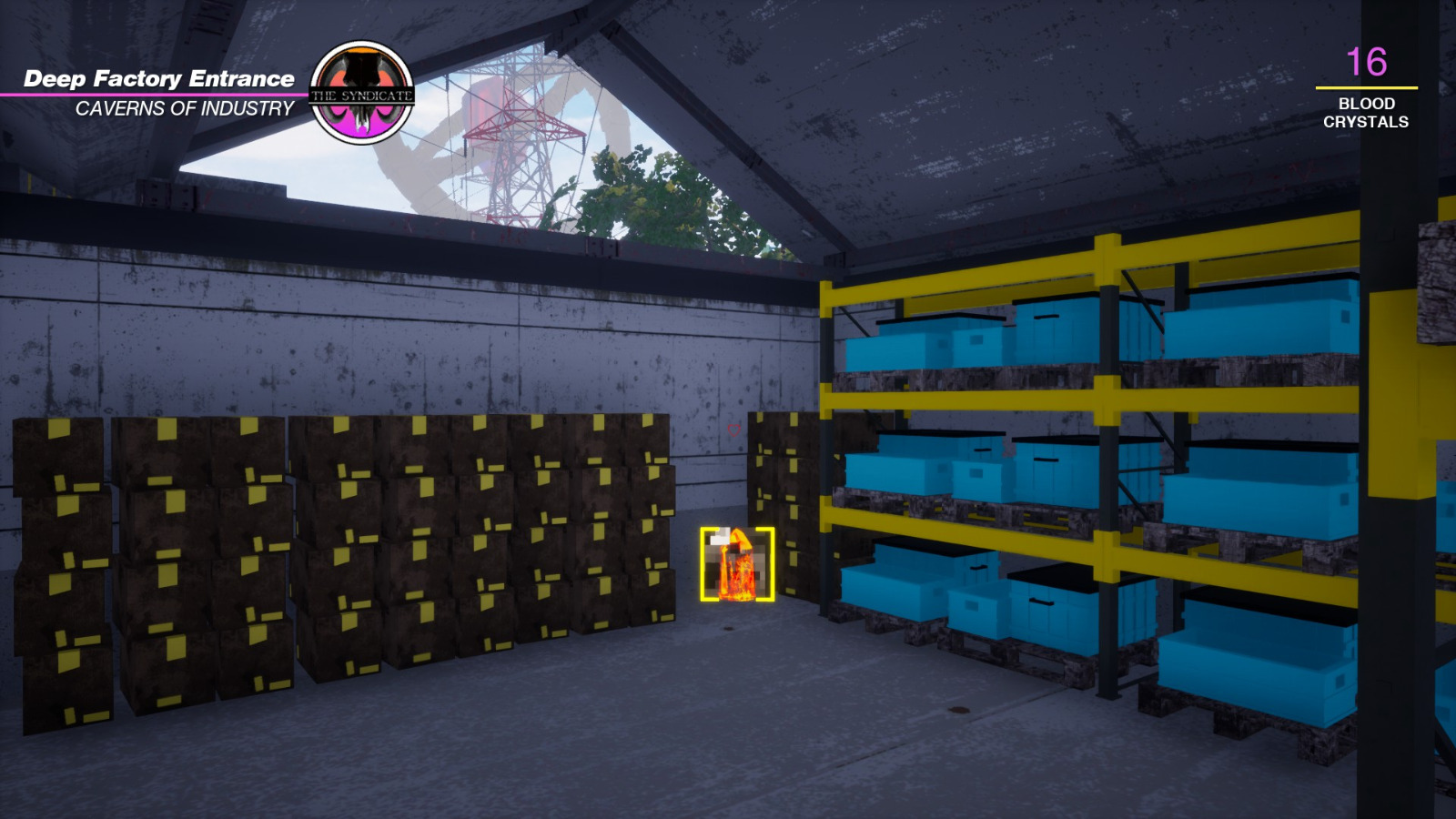Click the skull in the Syndicate logo
Screen dimensions: 1456x819
coord(363,73)
